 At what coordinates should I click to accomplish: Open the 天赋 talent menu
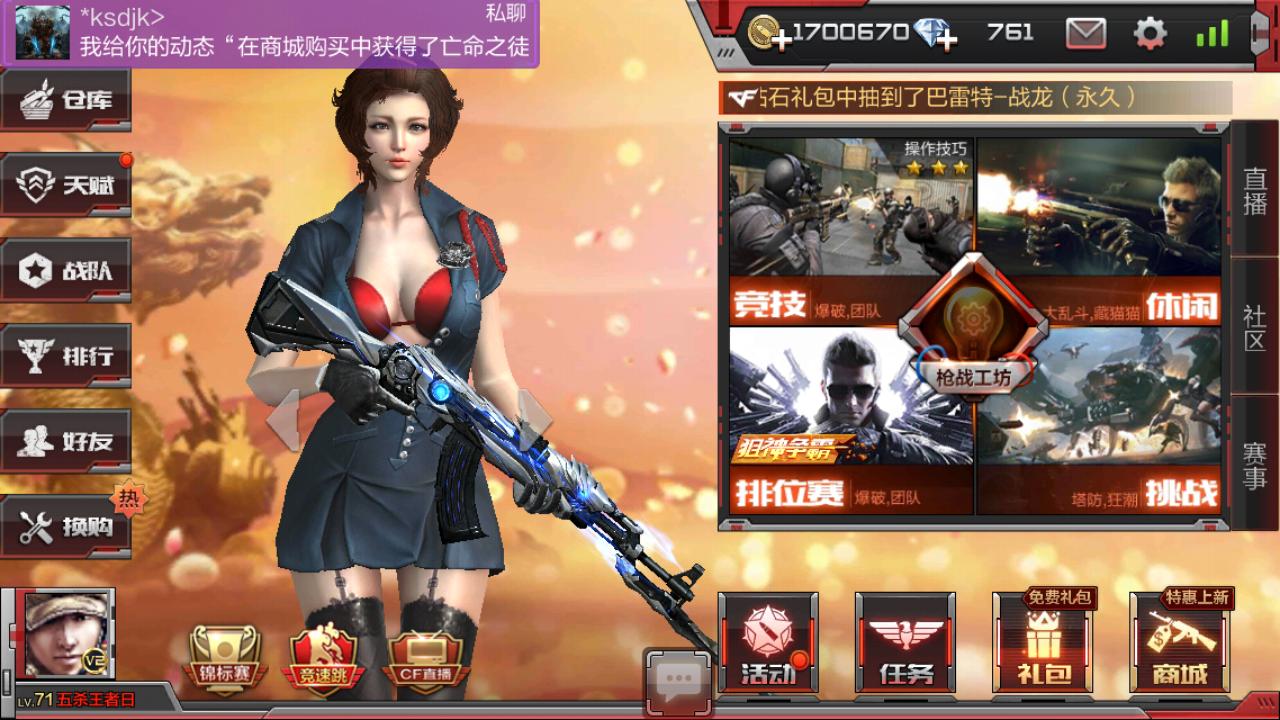[x=66, y=184]
